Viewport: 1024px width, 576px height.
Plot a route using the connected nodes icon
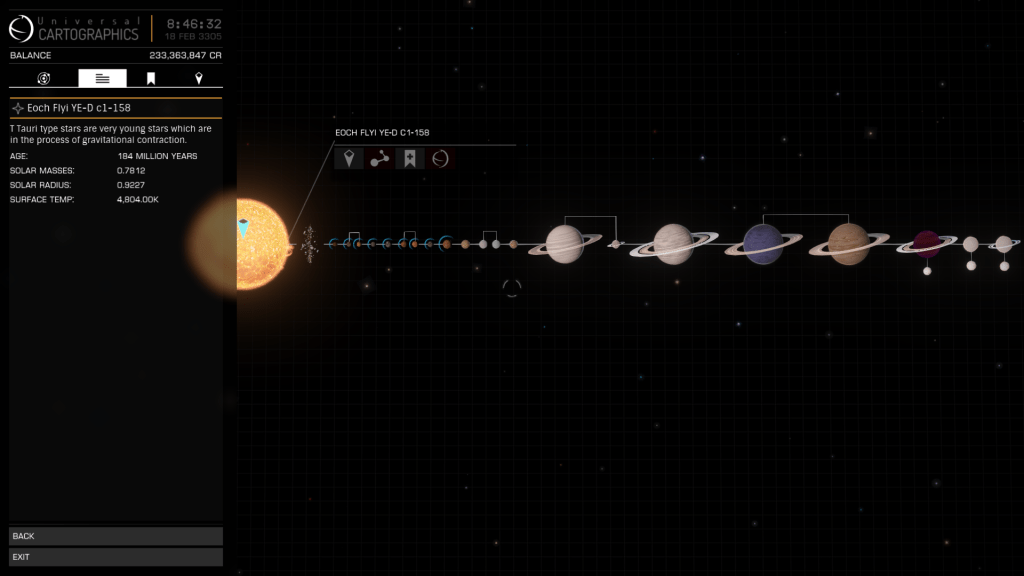[379, 158]
